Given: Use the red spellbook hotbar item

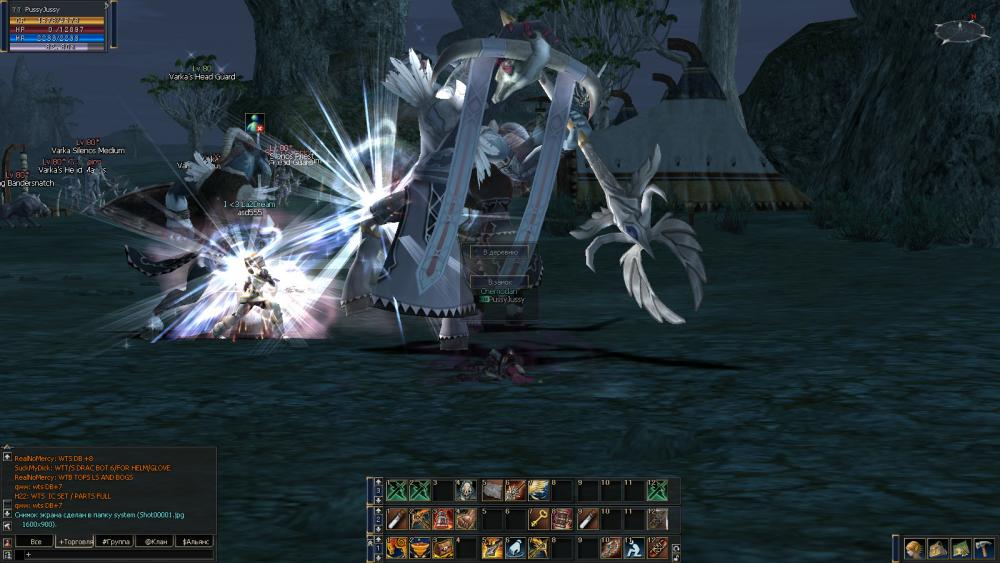Looking at the screenshot, I should [x=562, y=519].
